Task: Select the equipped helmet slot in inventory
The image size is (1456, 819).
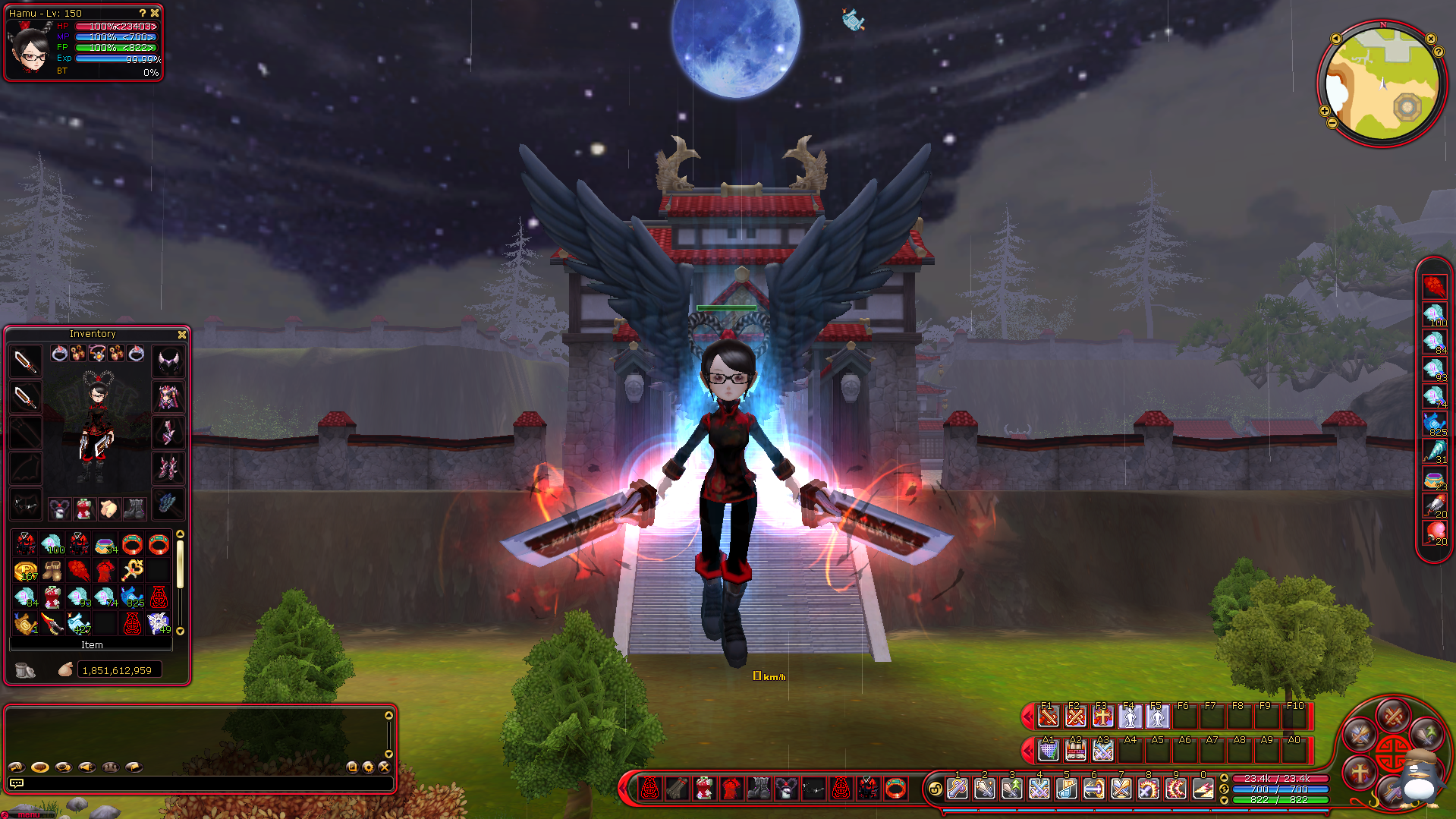Action: click(x=168, y=361)
